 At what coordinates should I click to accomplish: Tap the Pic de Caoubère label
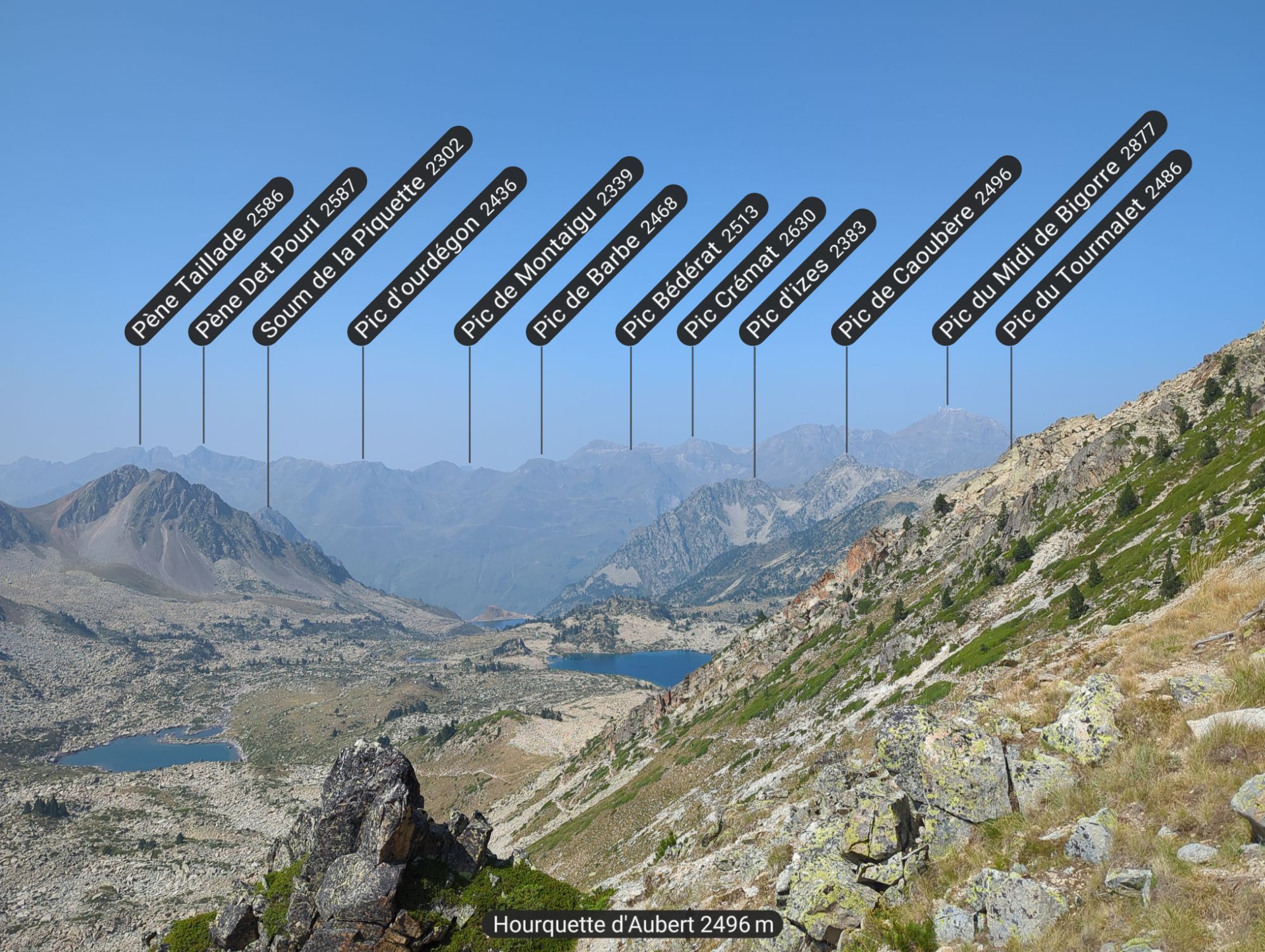pyautogui.click(x=926, y=250)
